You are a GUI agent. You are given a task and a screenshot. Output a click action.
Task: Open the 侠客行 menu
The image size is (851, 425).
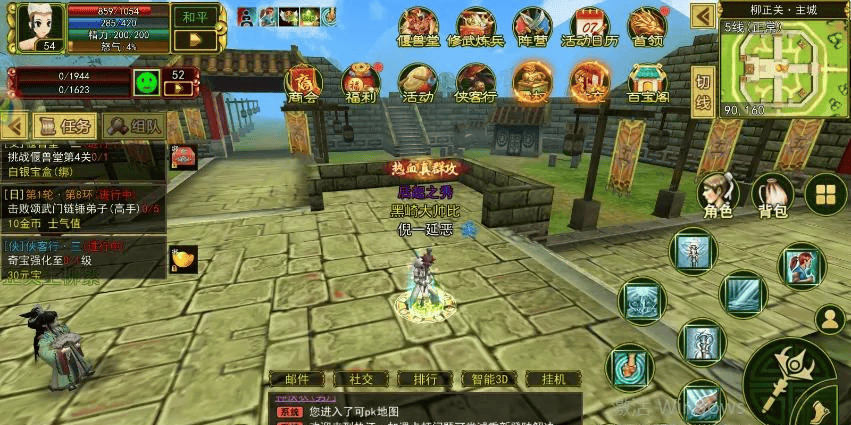pyautogui.click(x=475, y=82)
